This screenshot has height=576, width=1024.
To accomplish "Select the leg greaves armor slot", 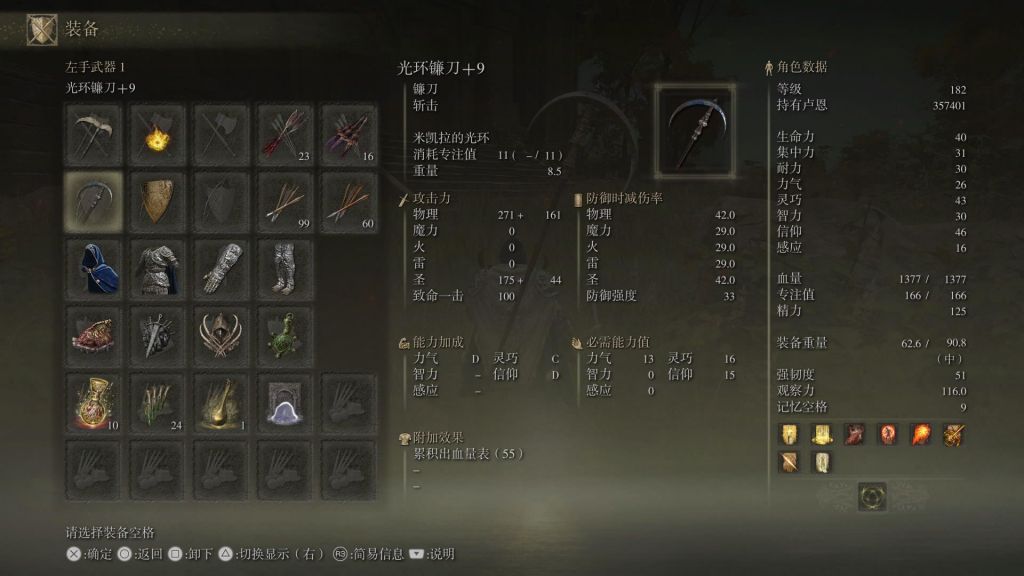I will [x=285, y=267].
